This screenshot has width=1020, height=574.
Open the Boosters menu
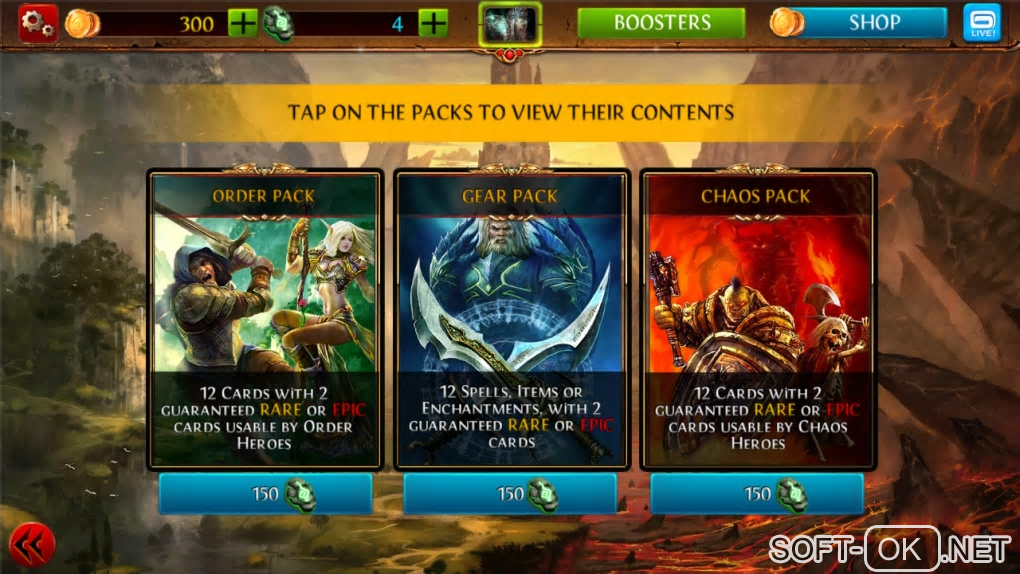click(x=661, y=23)
